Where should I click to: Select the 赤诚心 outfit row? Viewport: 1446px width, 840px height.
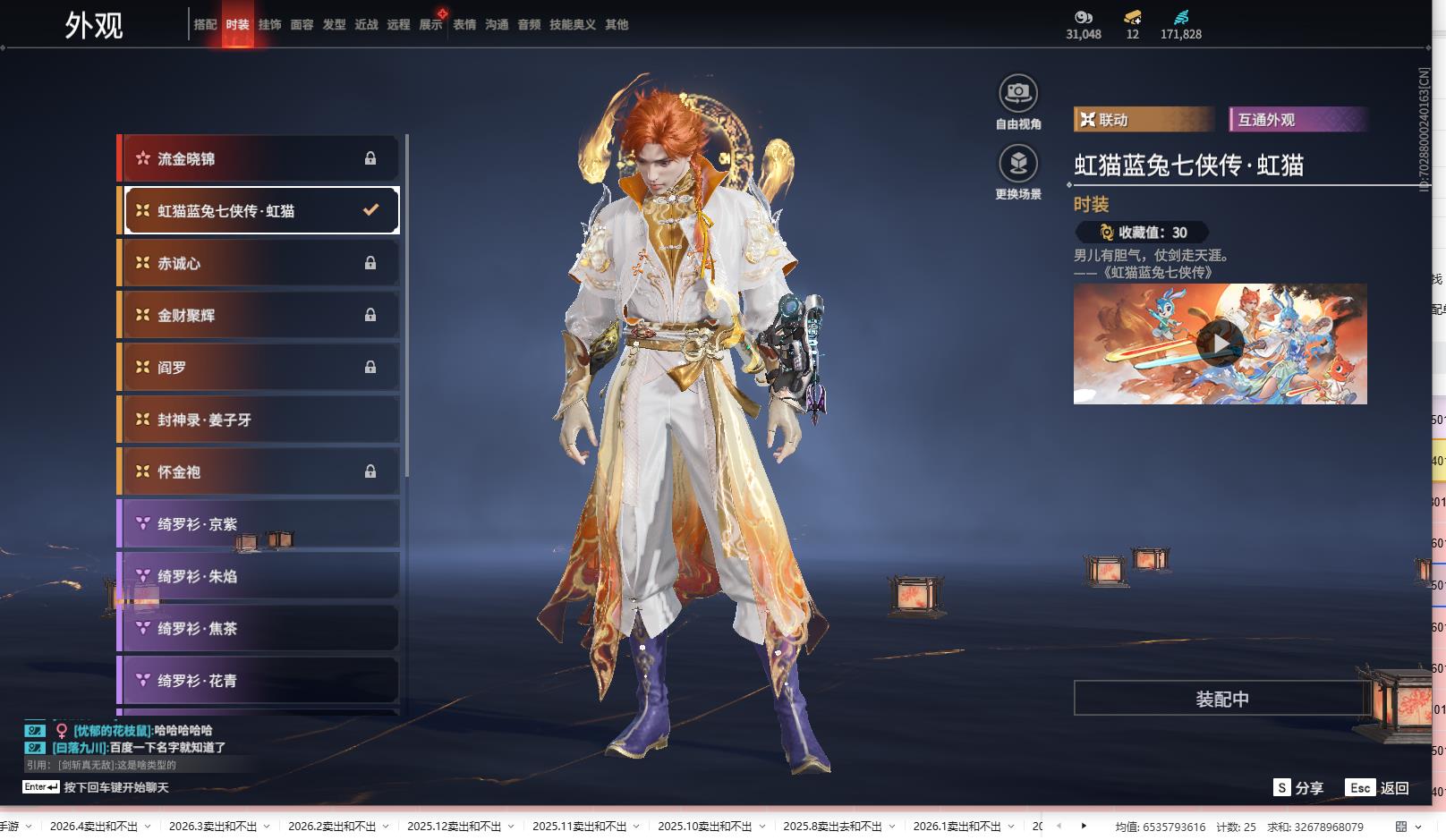click(259, 263)
